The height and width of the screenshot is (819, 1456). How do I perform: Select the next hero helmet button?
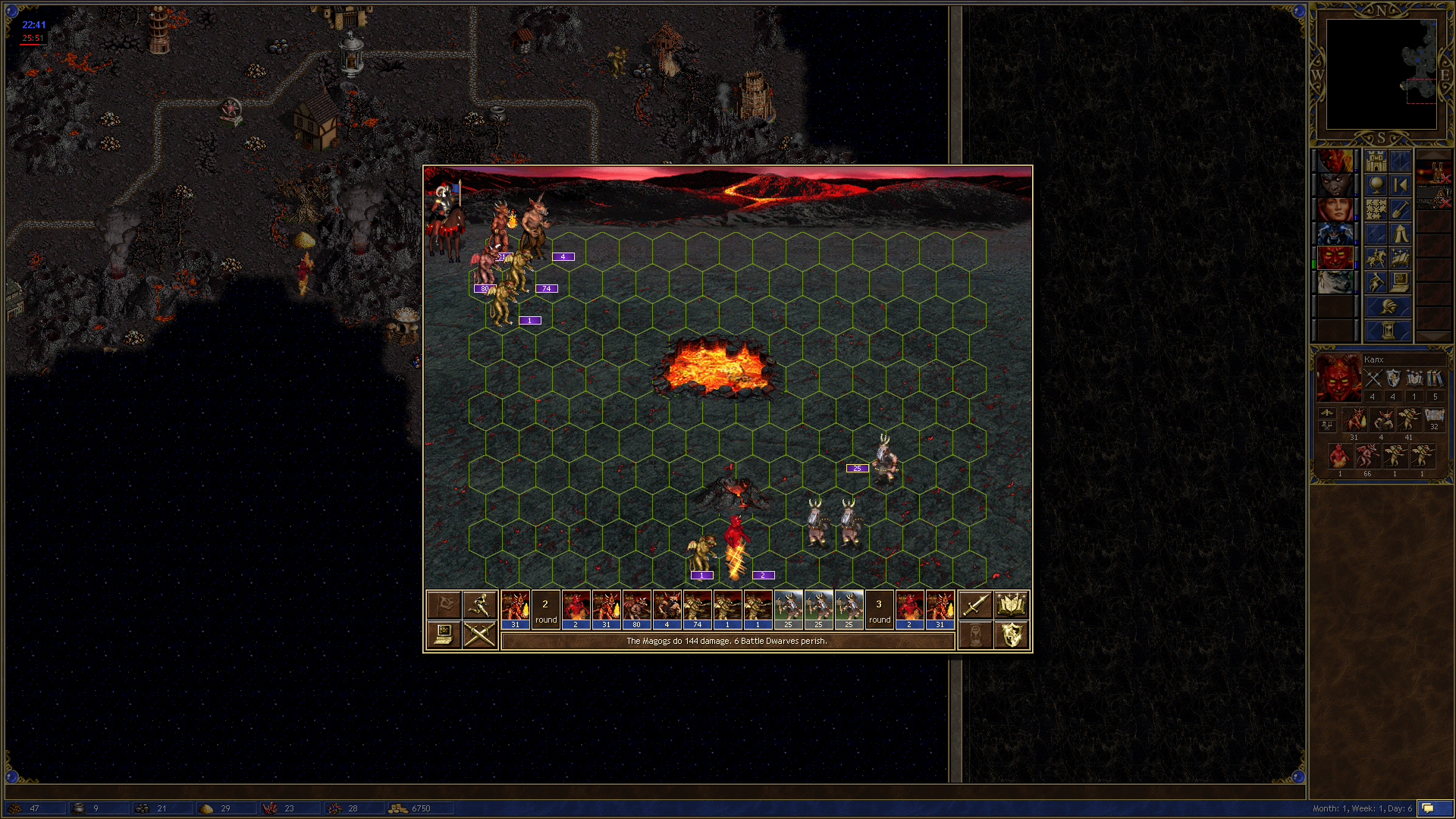(x=1388, y=307)
